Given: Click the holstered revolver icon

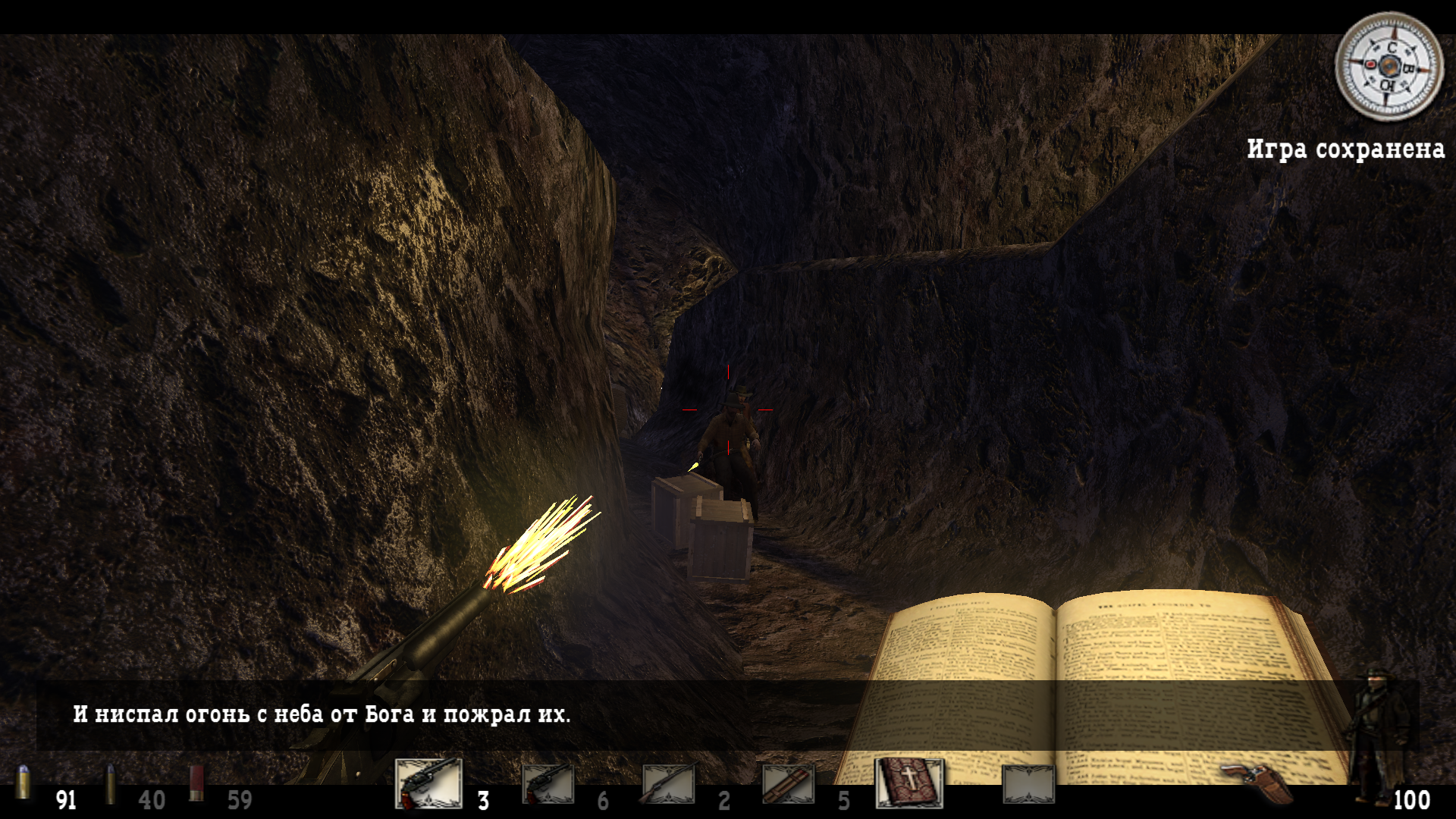Looking at the screenshot, I should pyautogui.click(x=1257, y=781).
